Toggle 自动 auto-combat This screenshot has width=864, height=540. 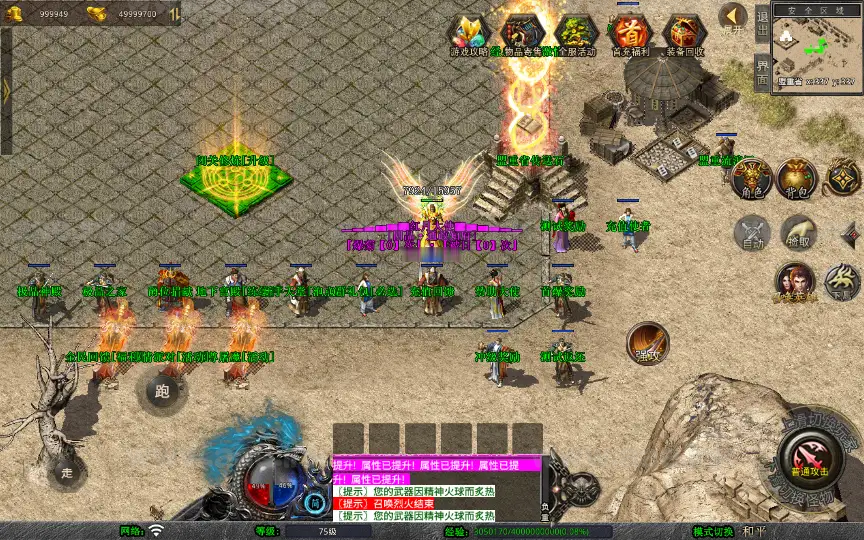(x=751, y=233)
